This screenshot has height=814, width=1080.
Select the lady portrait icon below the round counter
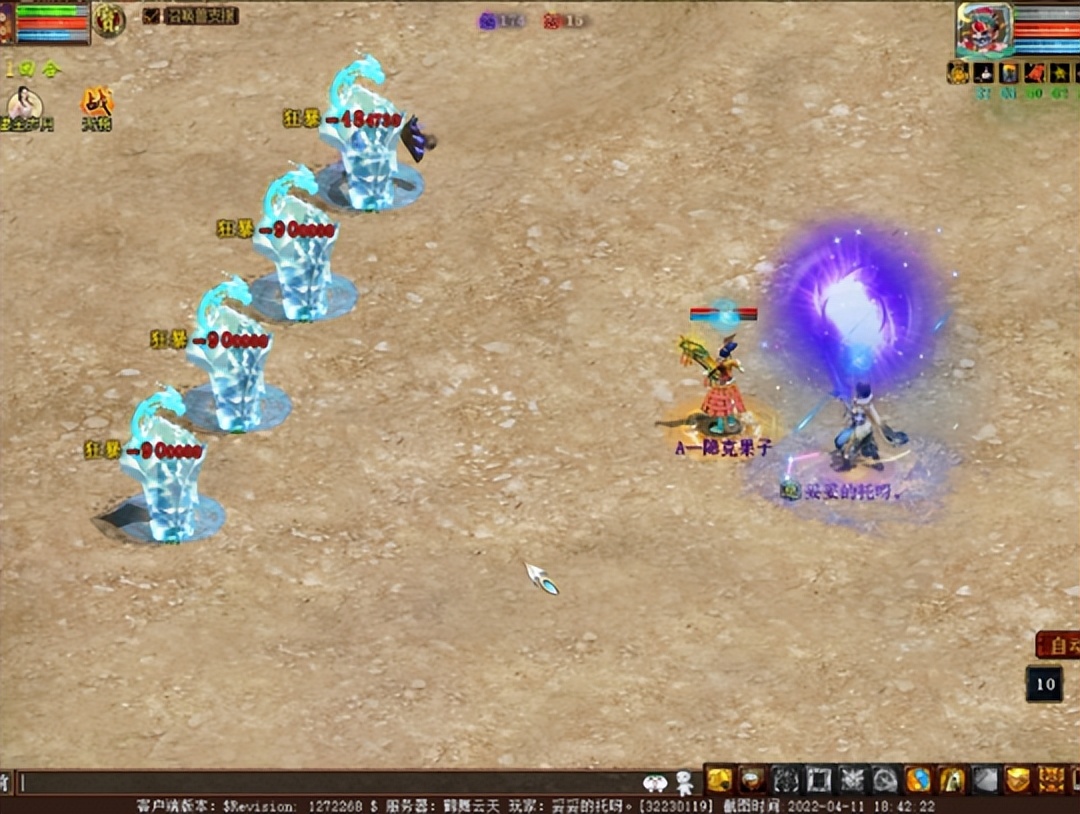click(x=23, y=104)
